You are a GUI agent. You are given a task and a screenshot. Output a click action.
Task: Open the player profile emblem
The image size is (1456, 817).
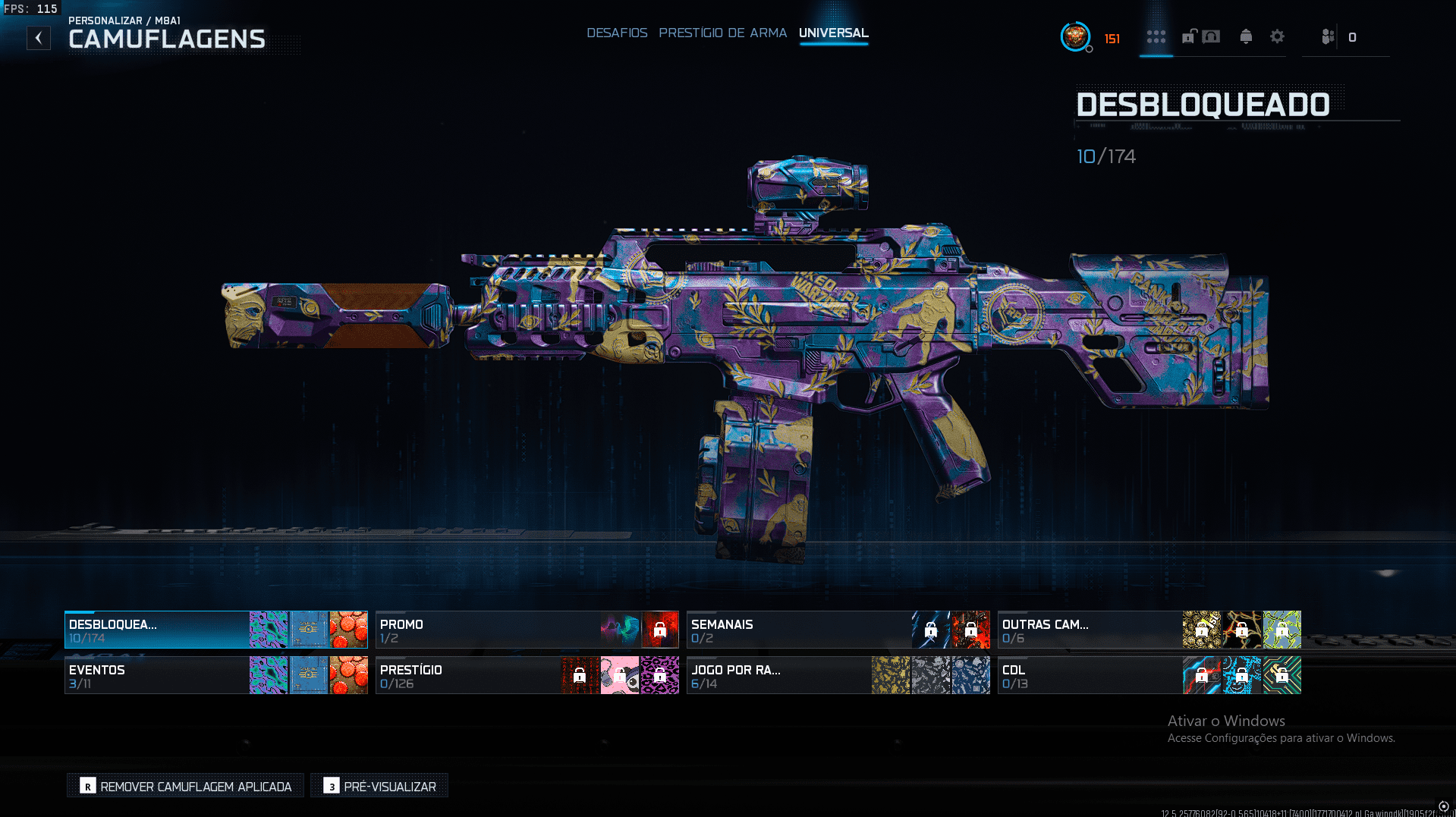tap(1074, 36)
